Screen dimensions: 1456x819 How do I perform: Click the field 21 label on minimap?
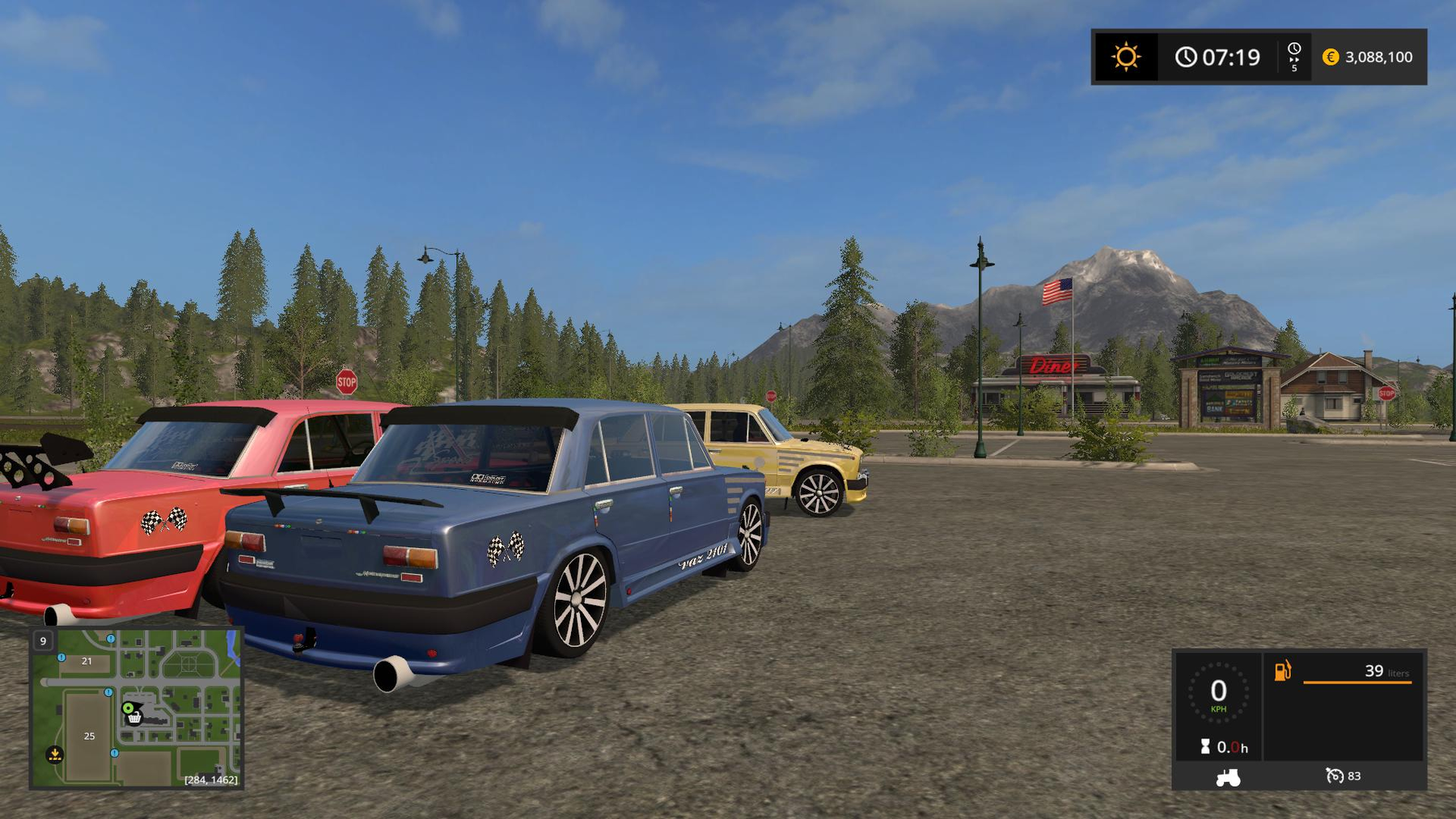(87, 661)
